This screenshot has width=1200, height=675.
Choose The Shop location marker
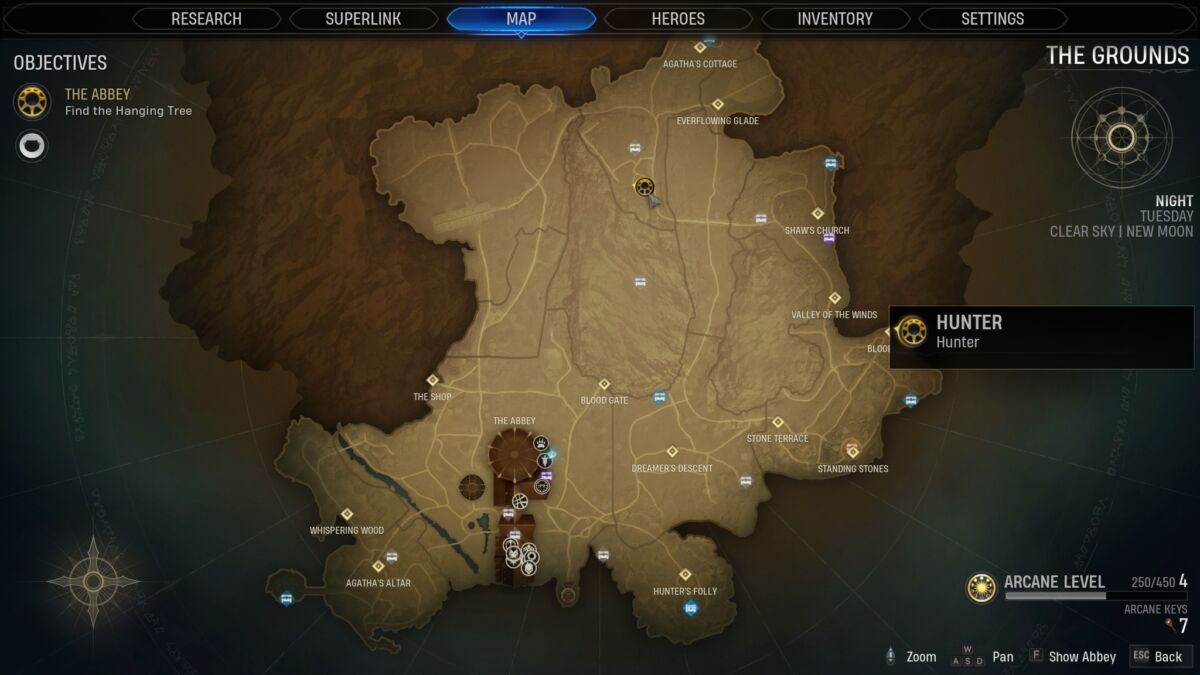click(433, 380)
